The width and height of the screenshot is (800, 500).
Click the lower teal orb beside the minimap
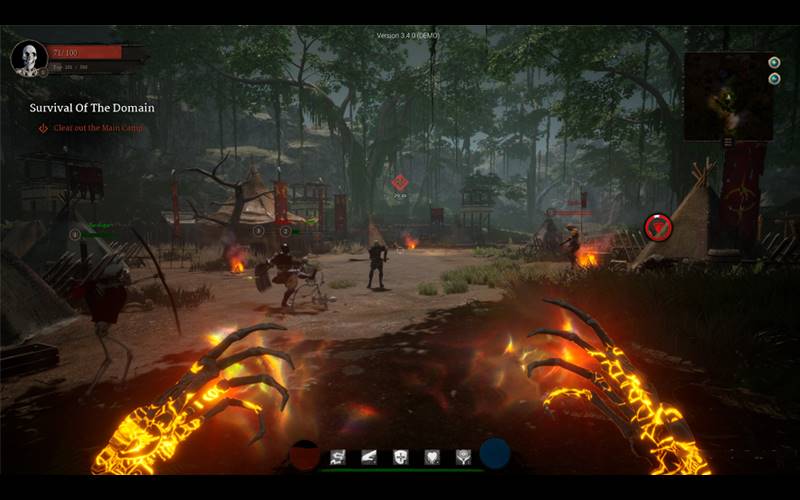coord(774,78)
